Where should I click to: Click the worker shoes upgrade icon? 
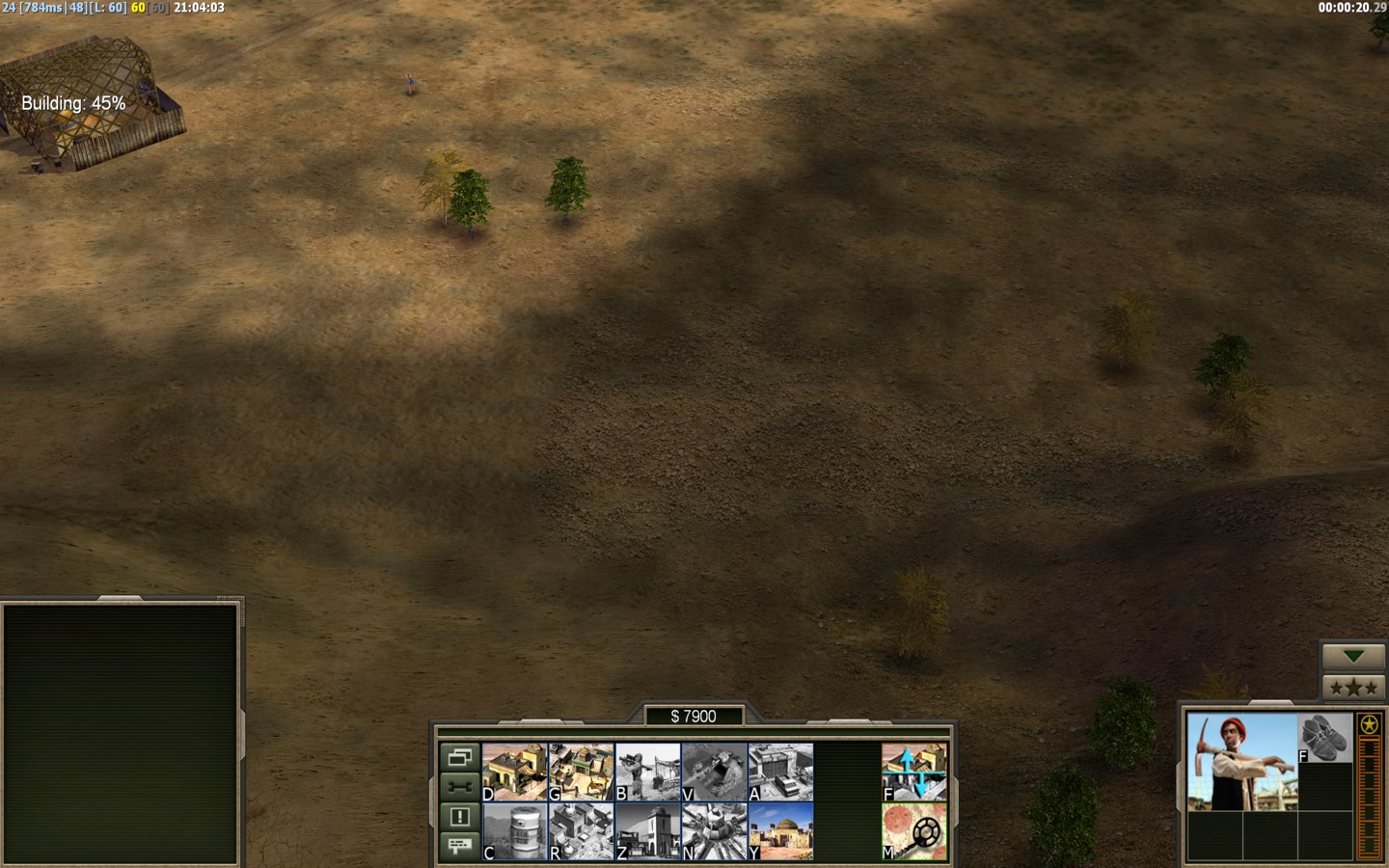pyautogui.click(x=1325, y=738)
